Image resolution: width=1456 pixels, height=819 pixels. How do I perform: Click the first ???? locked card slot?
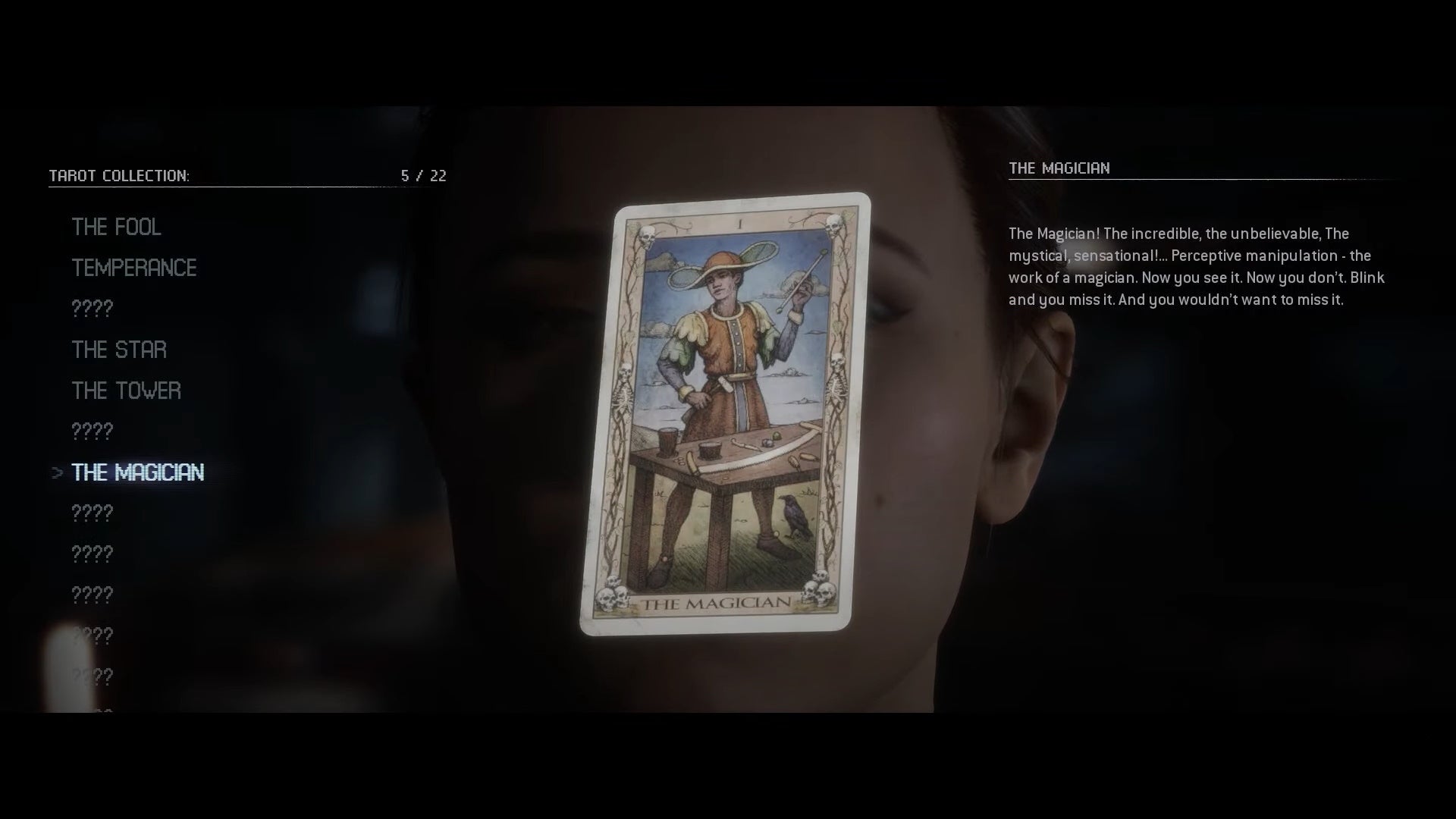point(93,309)
